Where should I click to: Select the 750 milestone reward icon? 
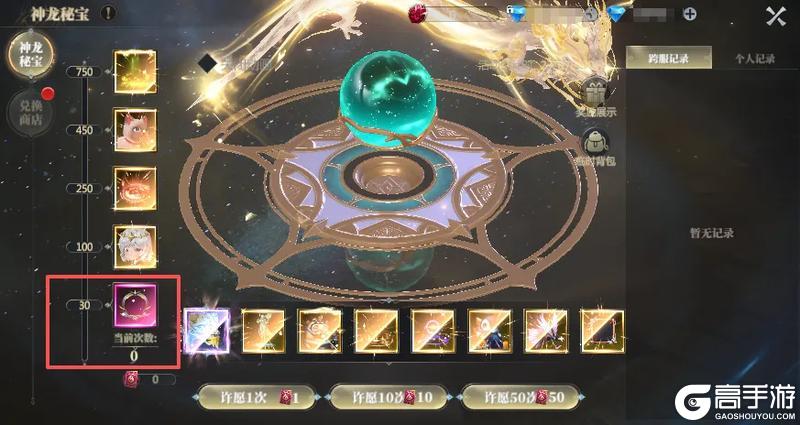click(133, 70)
